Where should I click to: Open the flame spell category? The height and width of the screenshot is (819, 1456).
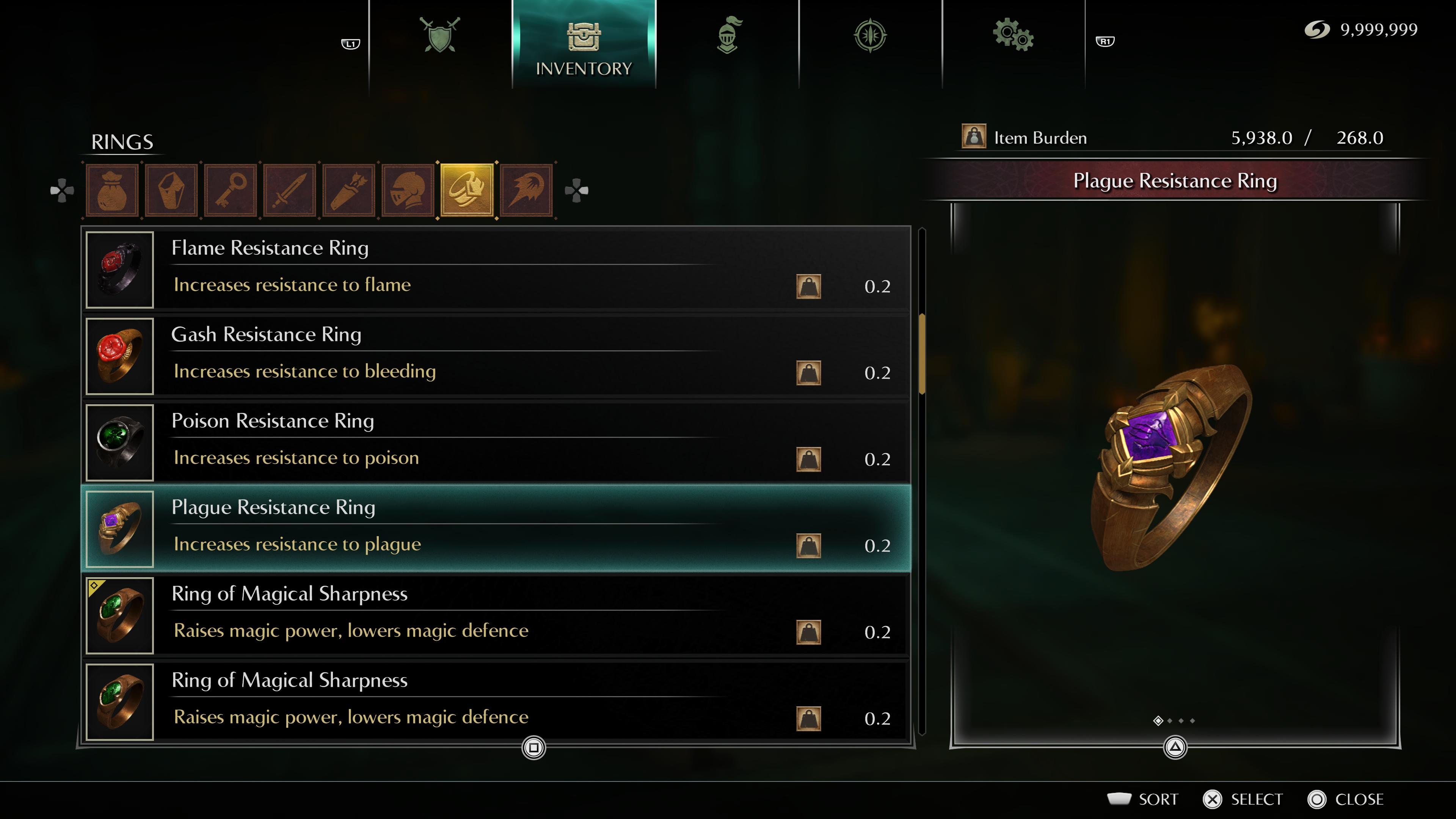click(526, 190)
